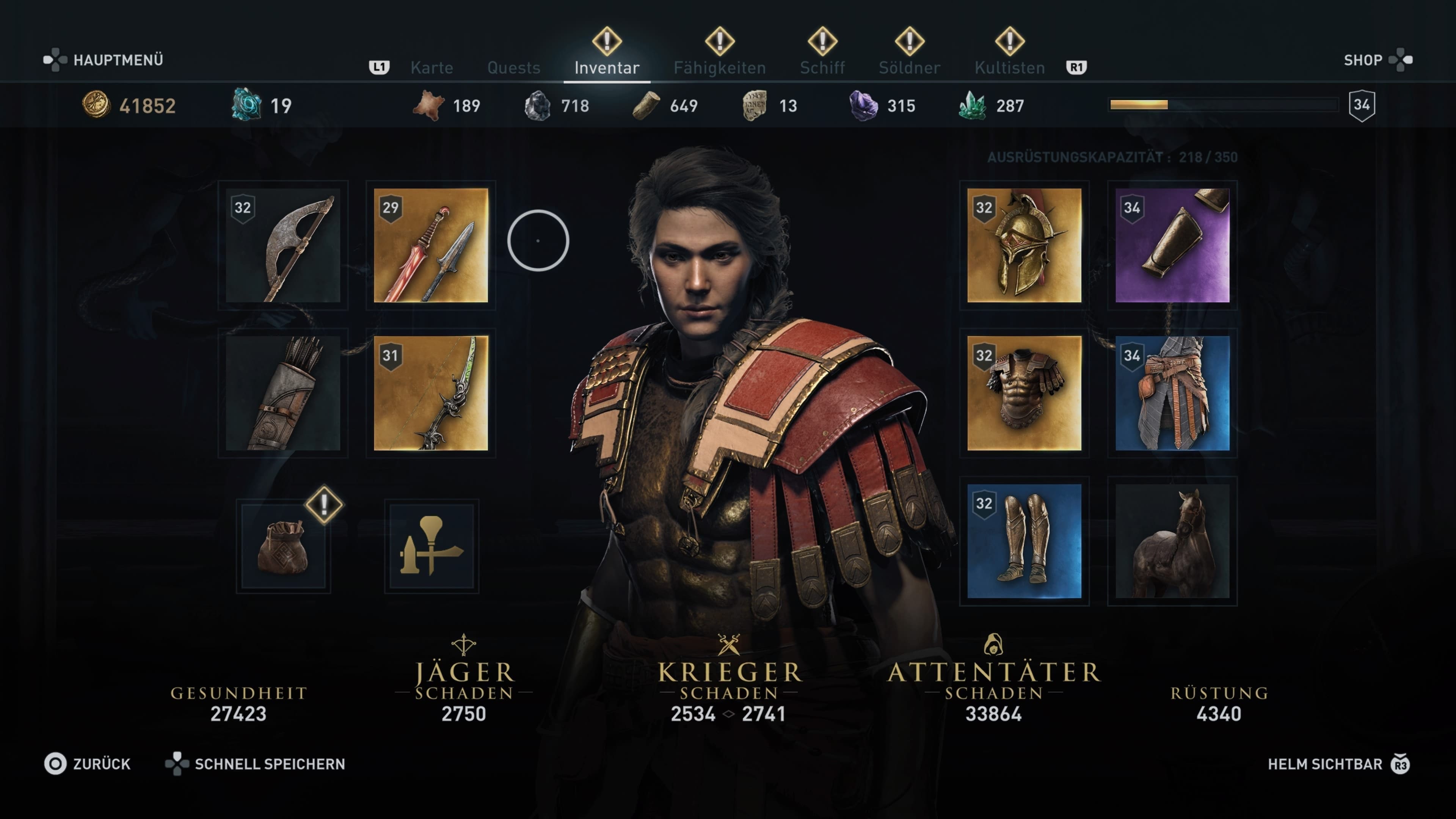Pick the level 34 waist armor slot
Screen dimensions: 1456x819
1172,394
